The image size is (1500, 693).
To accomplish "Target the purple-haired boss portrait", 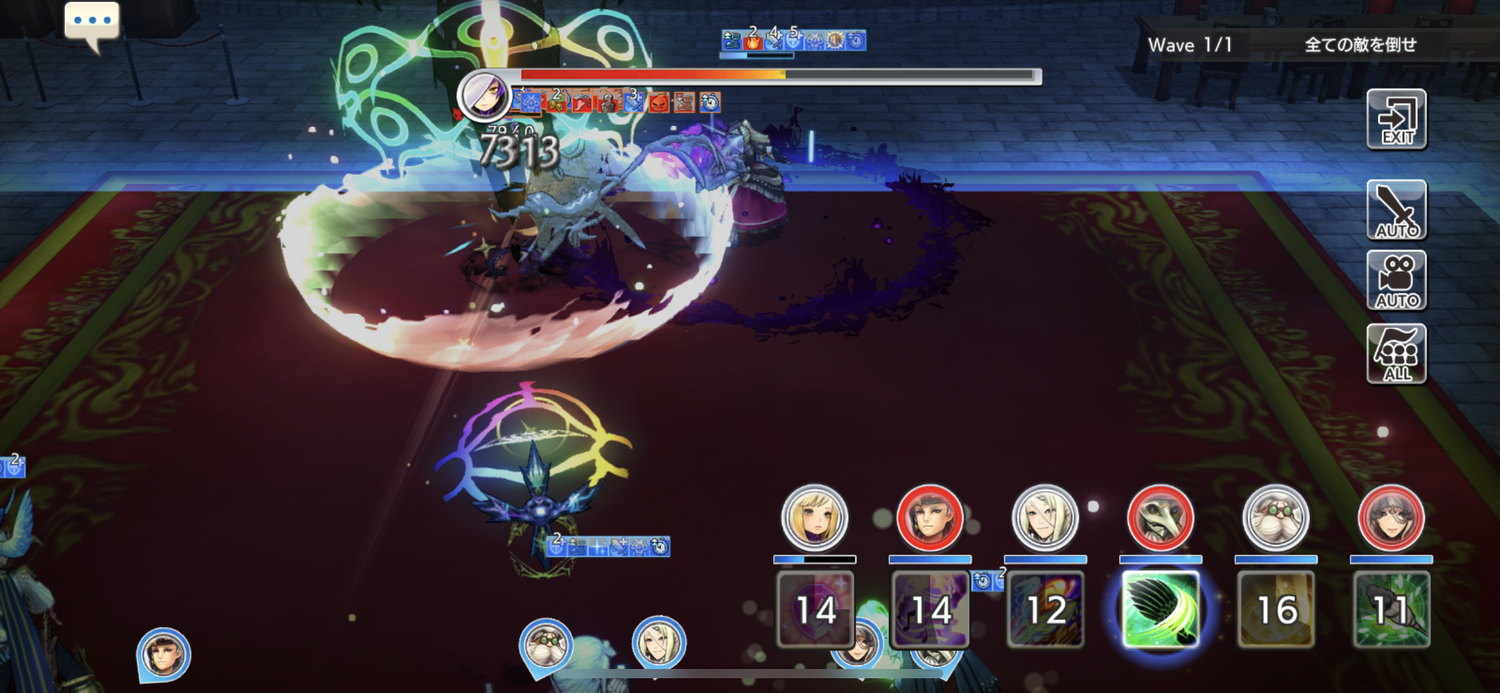I will click(484, 96).
